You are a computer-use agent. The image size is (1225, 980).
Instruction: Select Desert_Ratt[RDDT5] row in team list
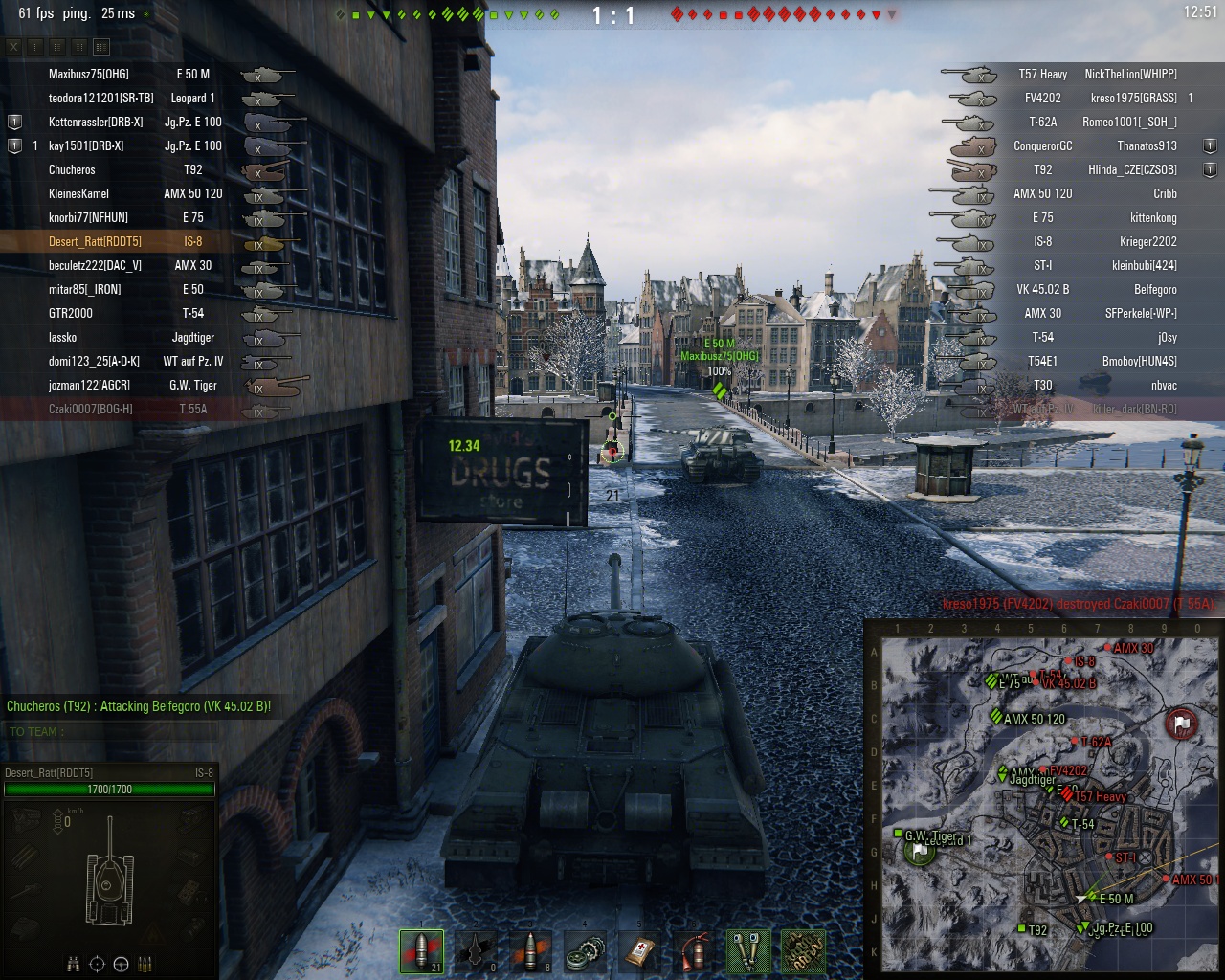coord(95,241)
